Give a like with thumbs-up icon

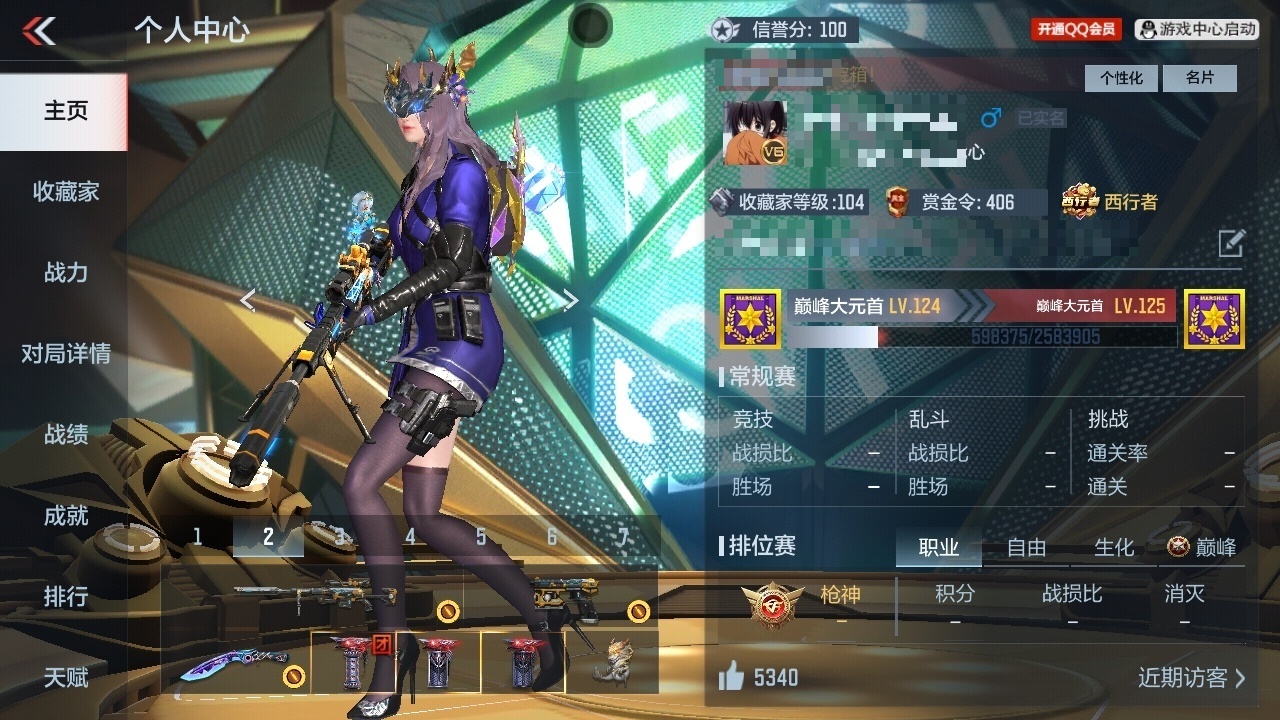click(732, 678)
